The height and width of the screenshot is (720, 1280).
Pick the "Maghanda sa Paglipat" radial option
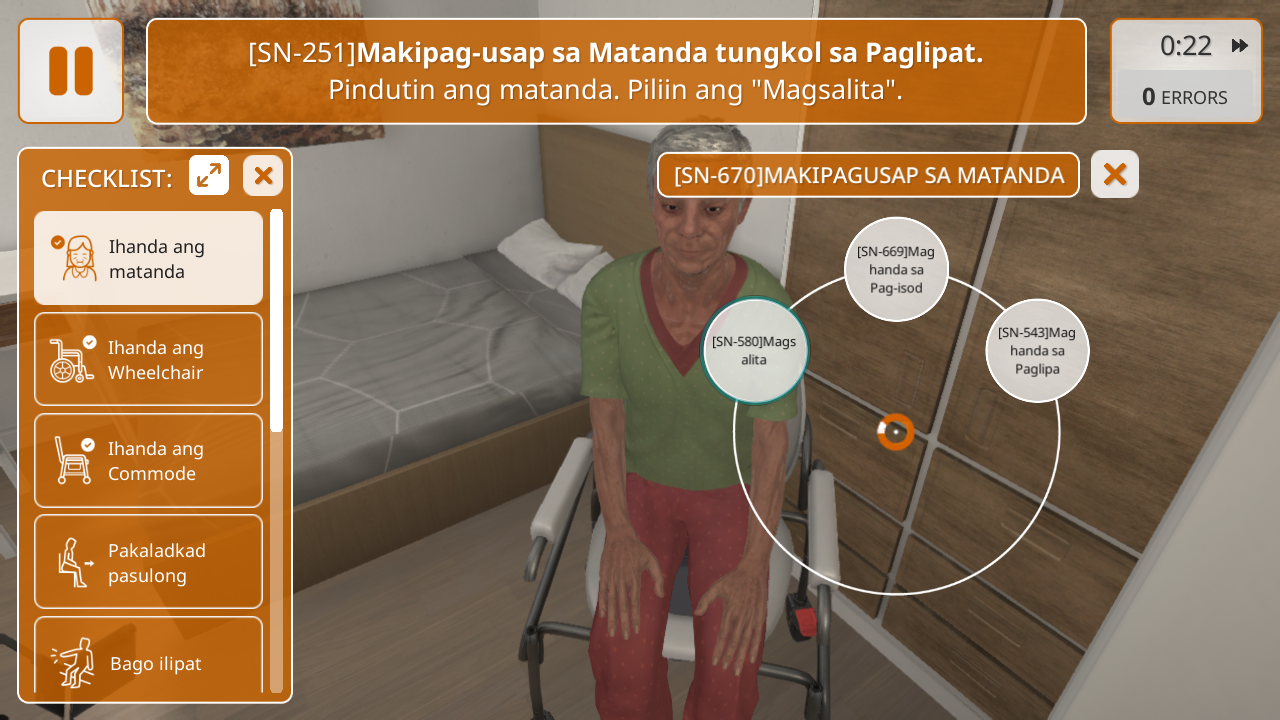click(x=1037, y=350)
